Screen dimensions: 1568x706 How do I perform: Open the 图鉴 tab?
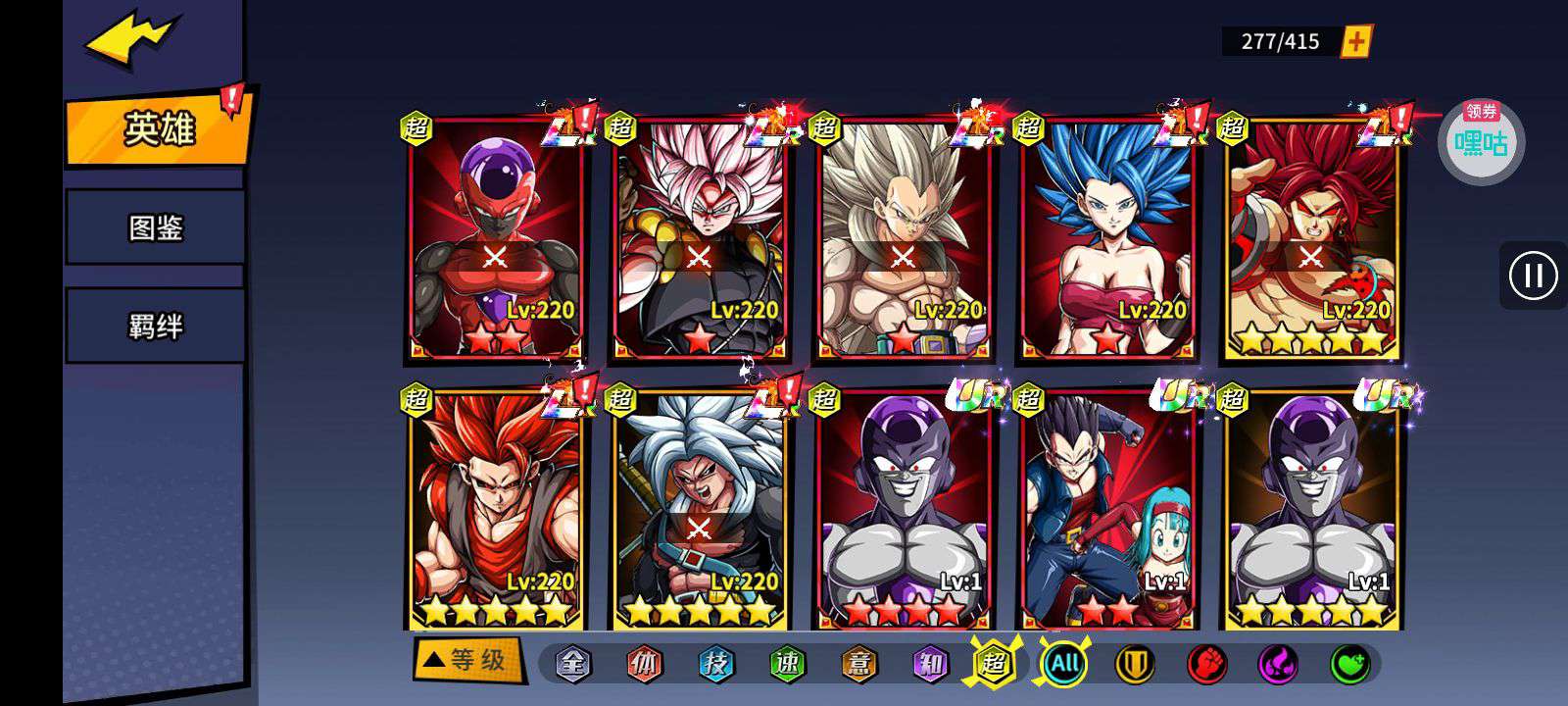pos(156,228)
